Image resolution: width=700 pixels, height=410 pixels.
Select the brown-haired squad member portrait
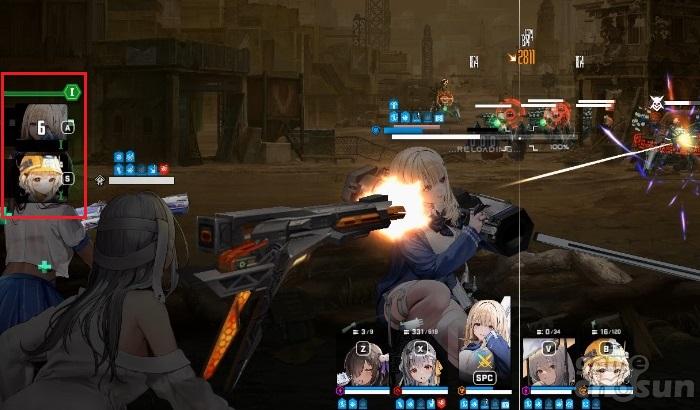pyautogui.click(x=363, y=364)
